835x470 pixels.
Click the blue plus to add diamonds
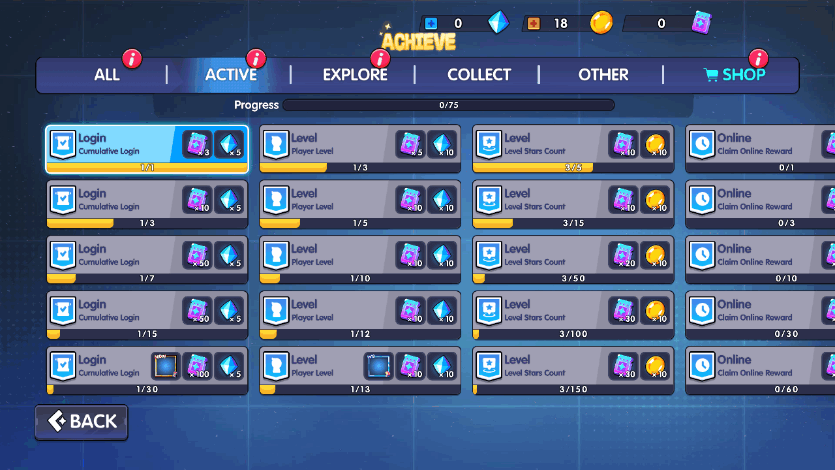point(431,23)
